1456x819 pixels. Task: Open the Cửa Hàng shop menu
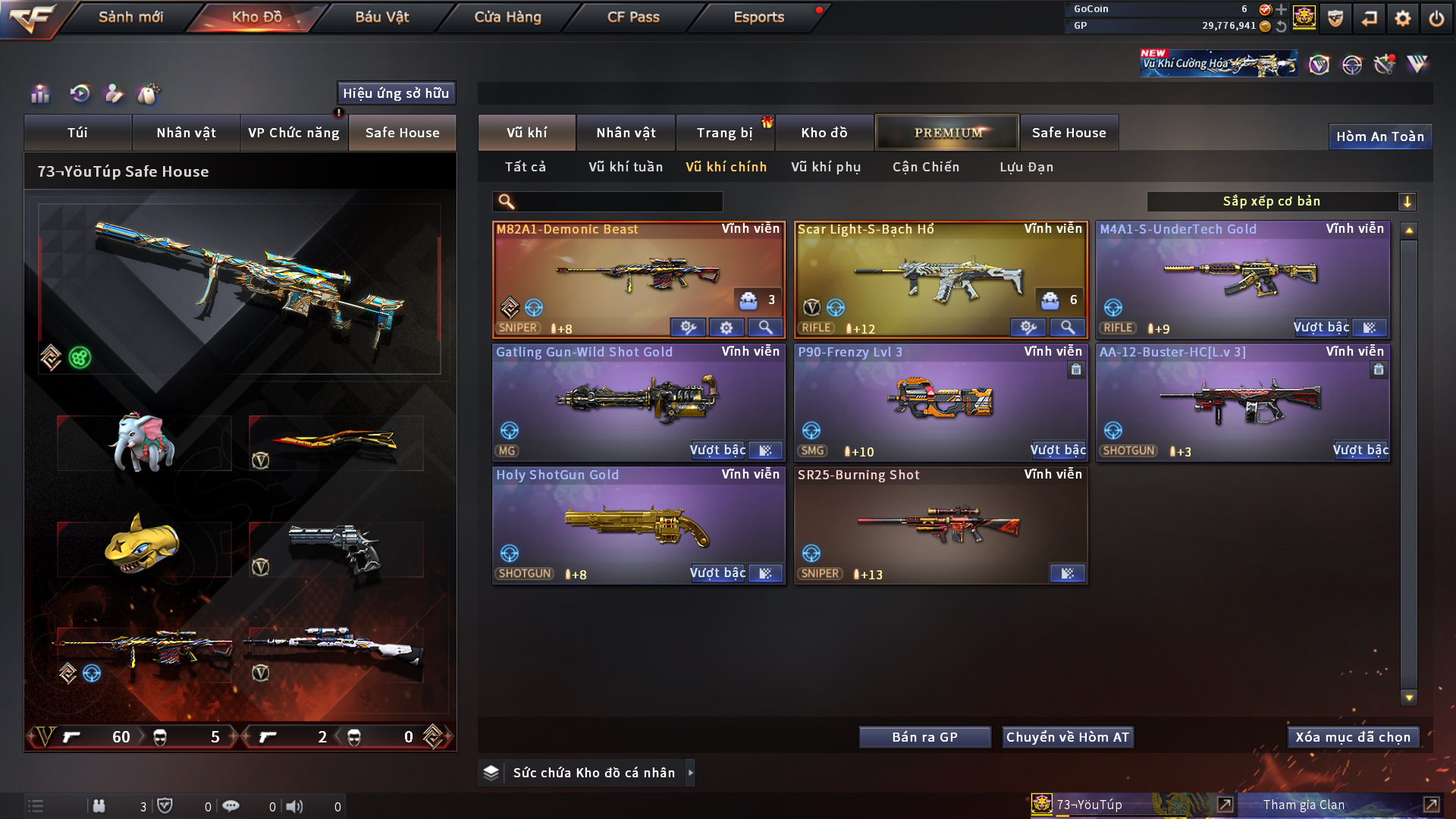click(507, 17)
